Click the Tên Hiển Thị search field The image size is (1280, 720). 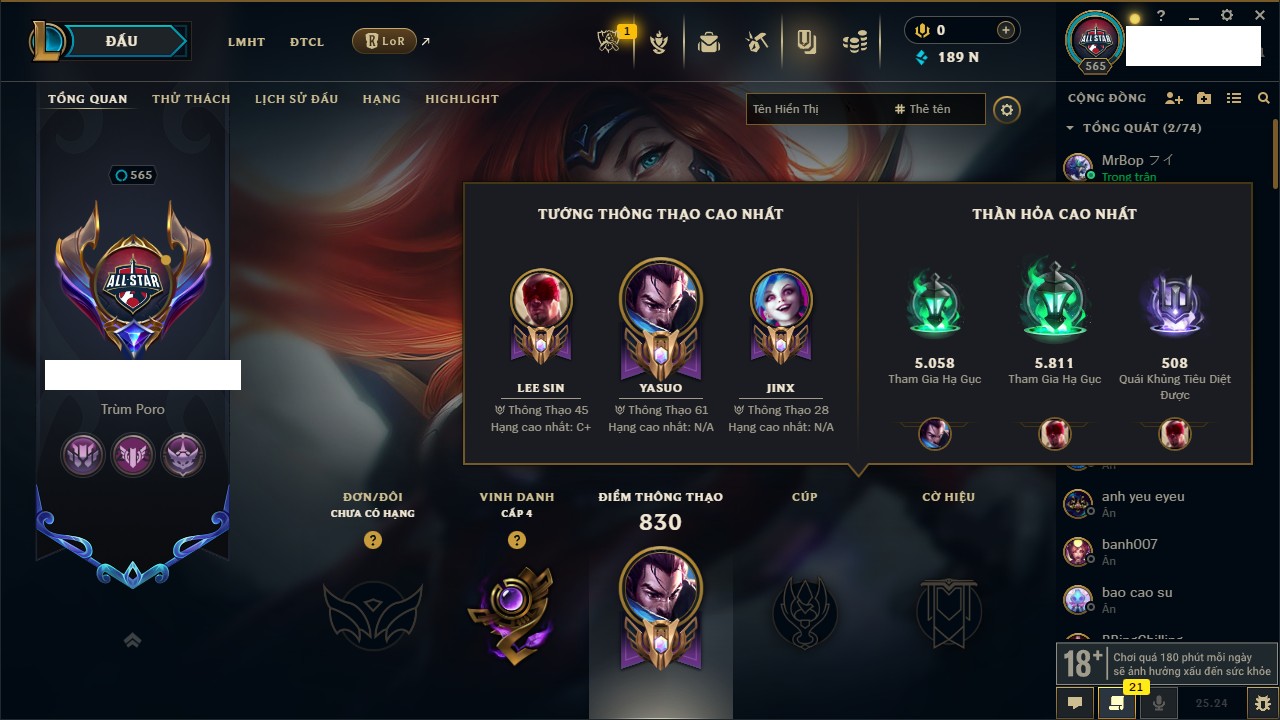tap(810, 109)
